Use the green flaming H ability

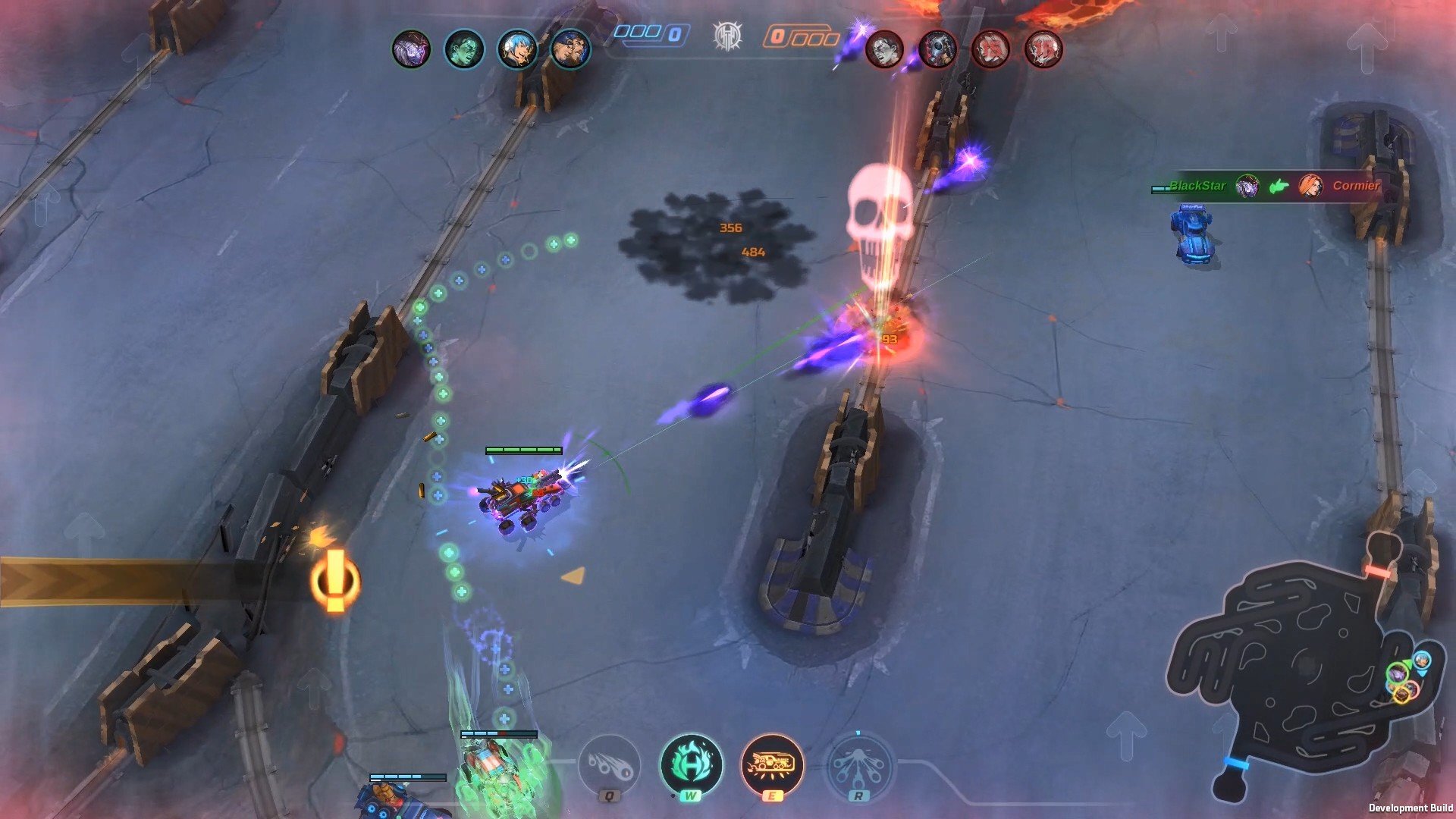[691, 765]
